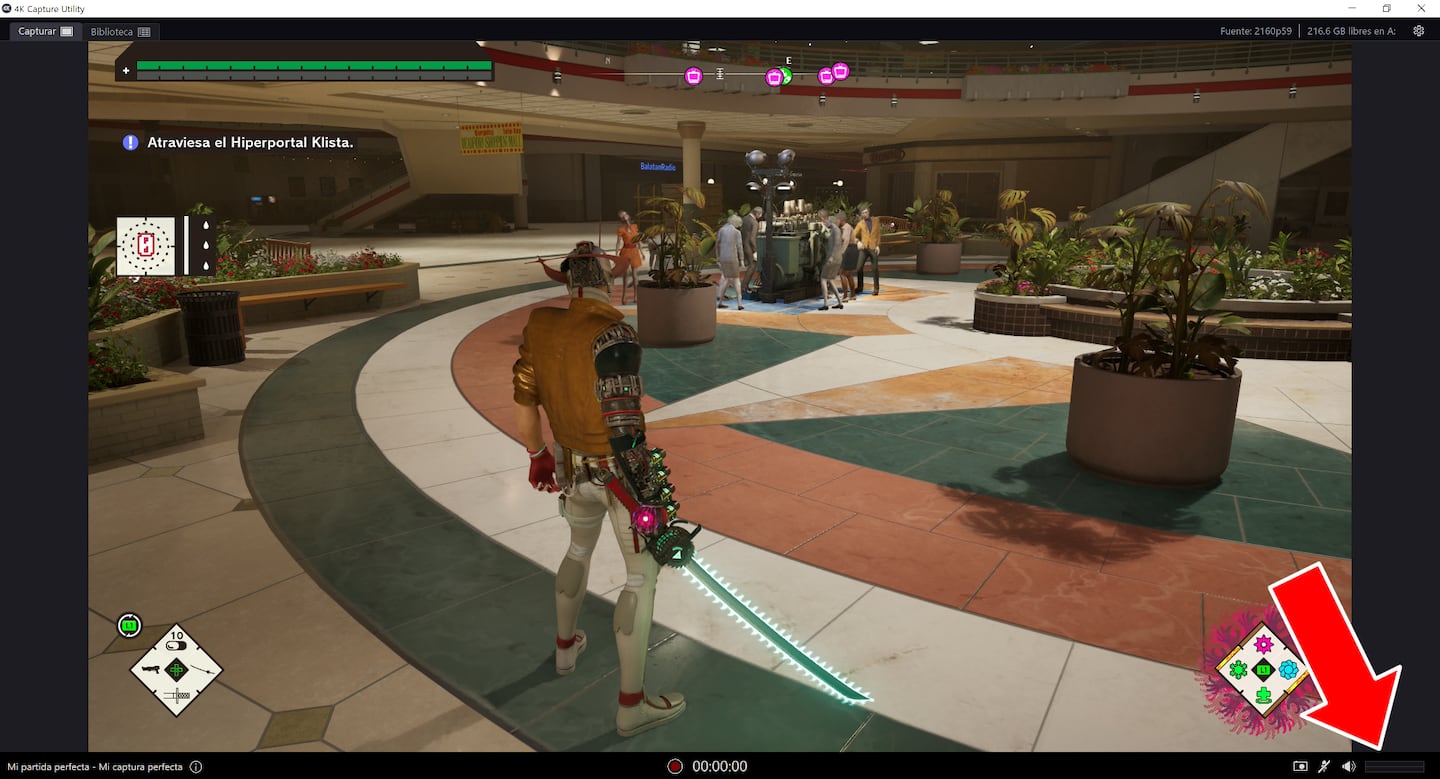Viewport: 1440px width, 779px height.
Task: Select the card item slot icon
Action: (x=146, y=246)
